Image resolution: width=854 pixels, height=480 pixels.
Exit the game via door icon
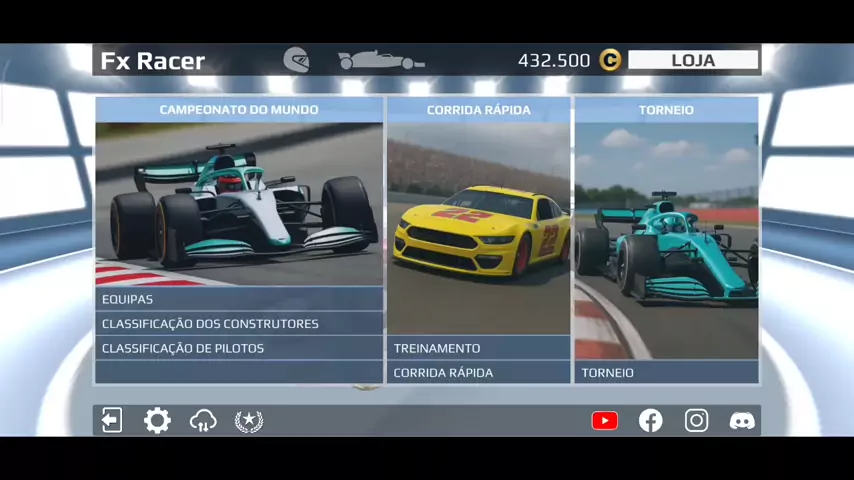coord(112,420)
